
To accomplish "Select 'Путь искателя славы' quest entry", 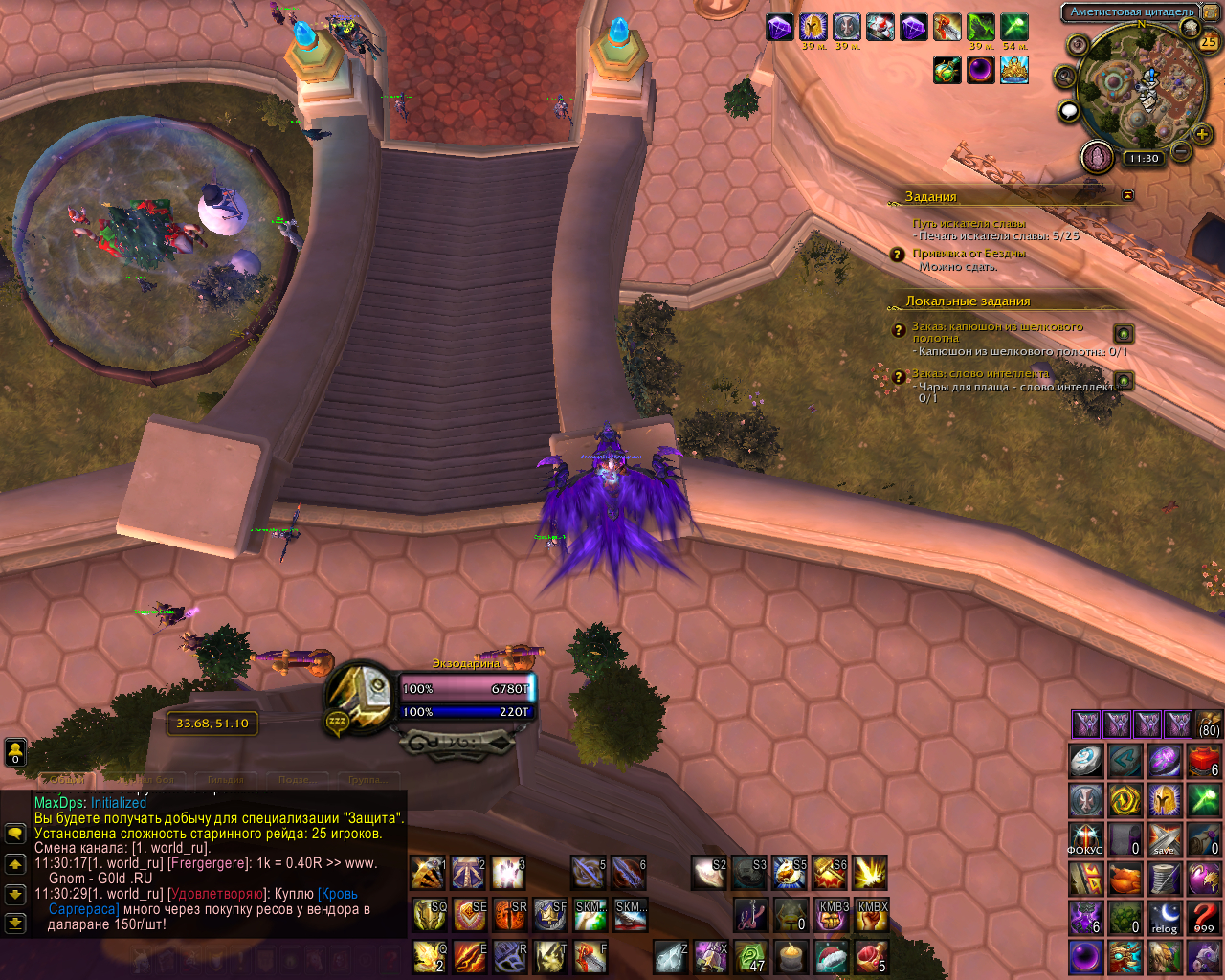I will pyautogui.click(x=969, y=224).
